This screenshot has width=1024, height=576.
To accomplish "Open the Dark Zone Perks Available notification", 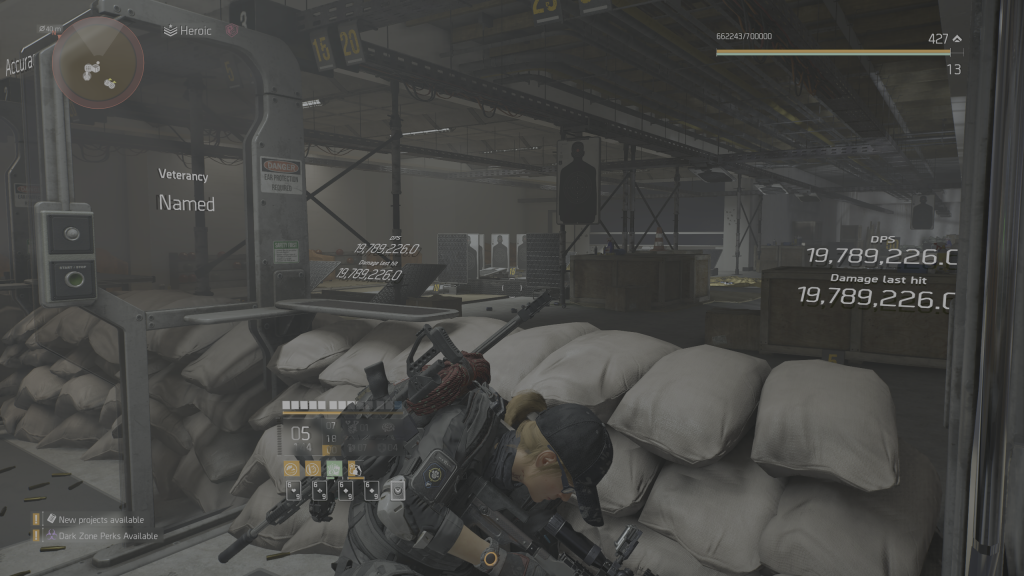I will pos(108,536).
